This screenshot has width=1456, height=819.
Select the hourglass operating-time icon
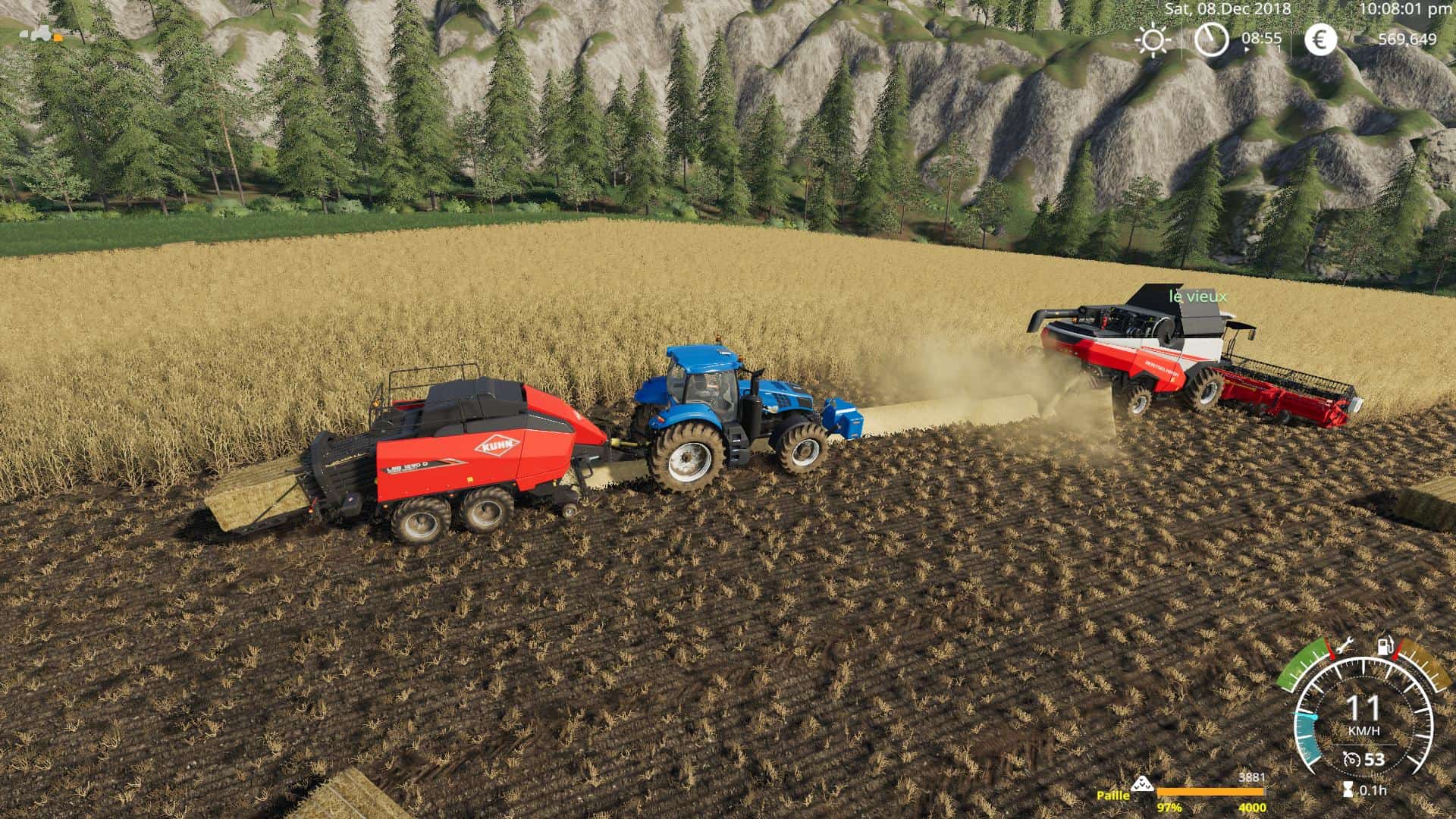point(1347,790)
